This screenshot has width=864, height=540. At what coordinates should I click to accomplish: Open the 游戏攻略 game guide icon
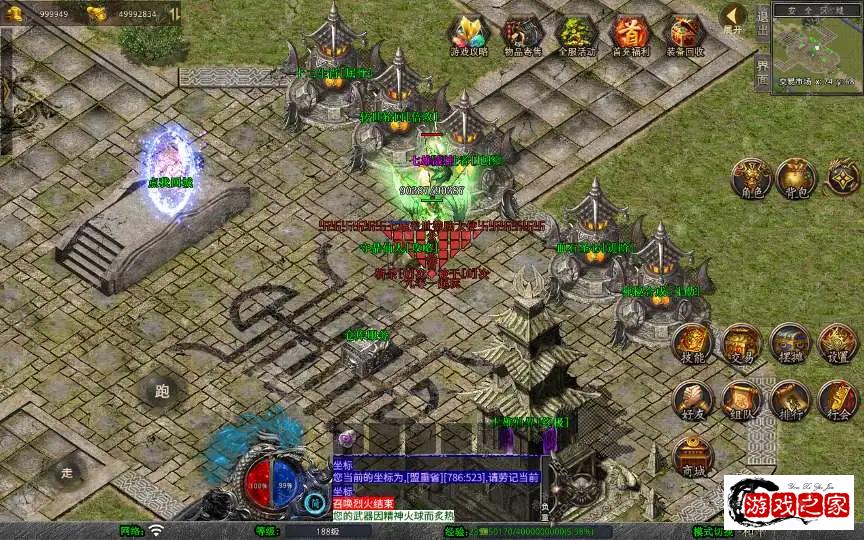tap(468, 35)
